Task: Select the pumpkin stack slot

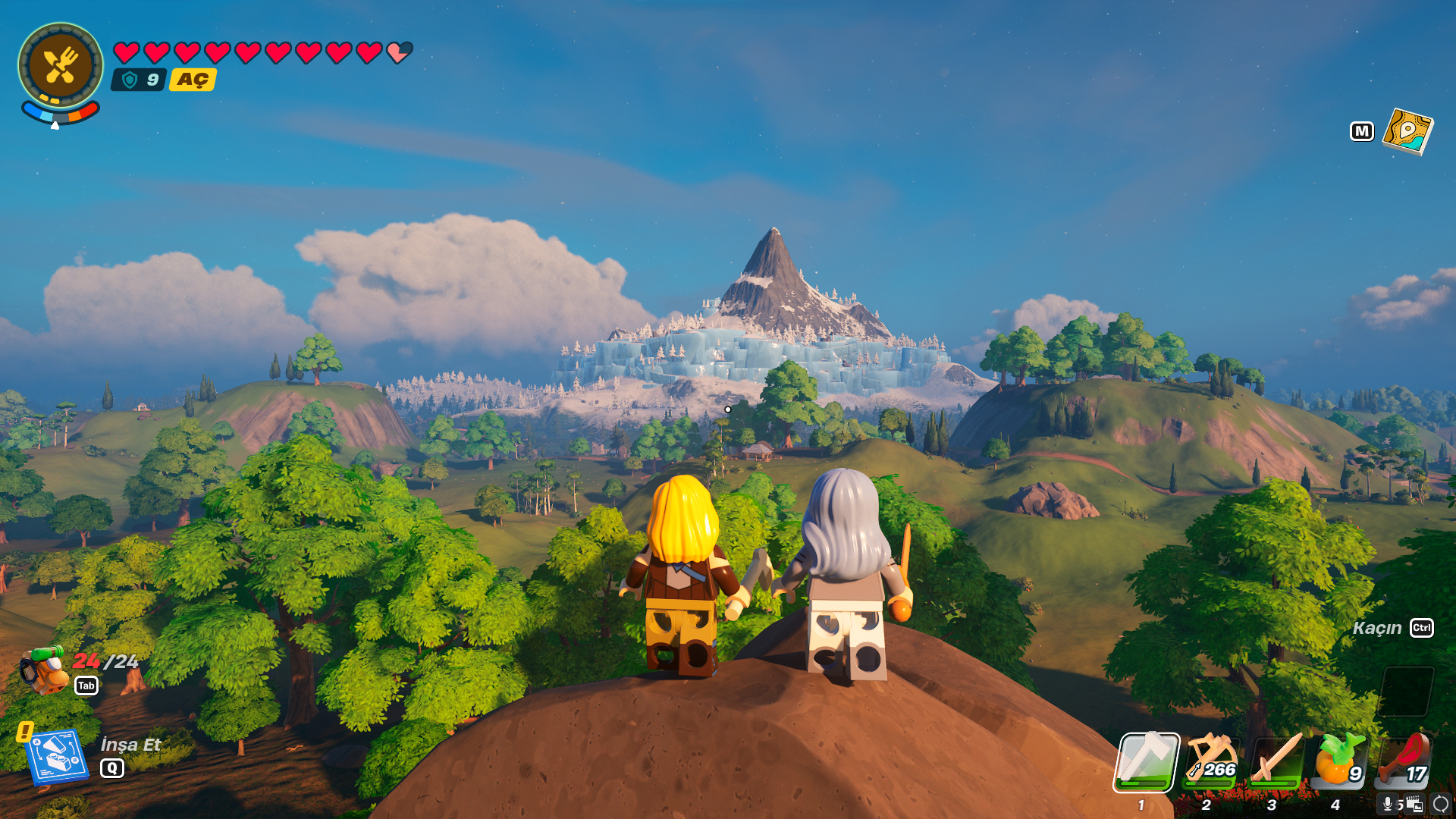Action: coord(1340,761)
